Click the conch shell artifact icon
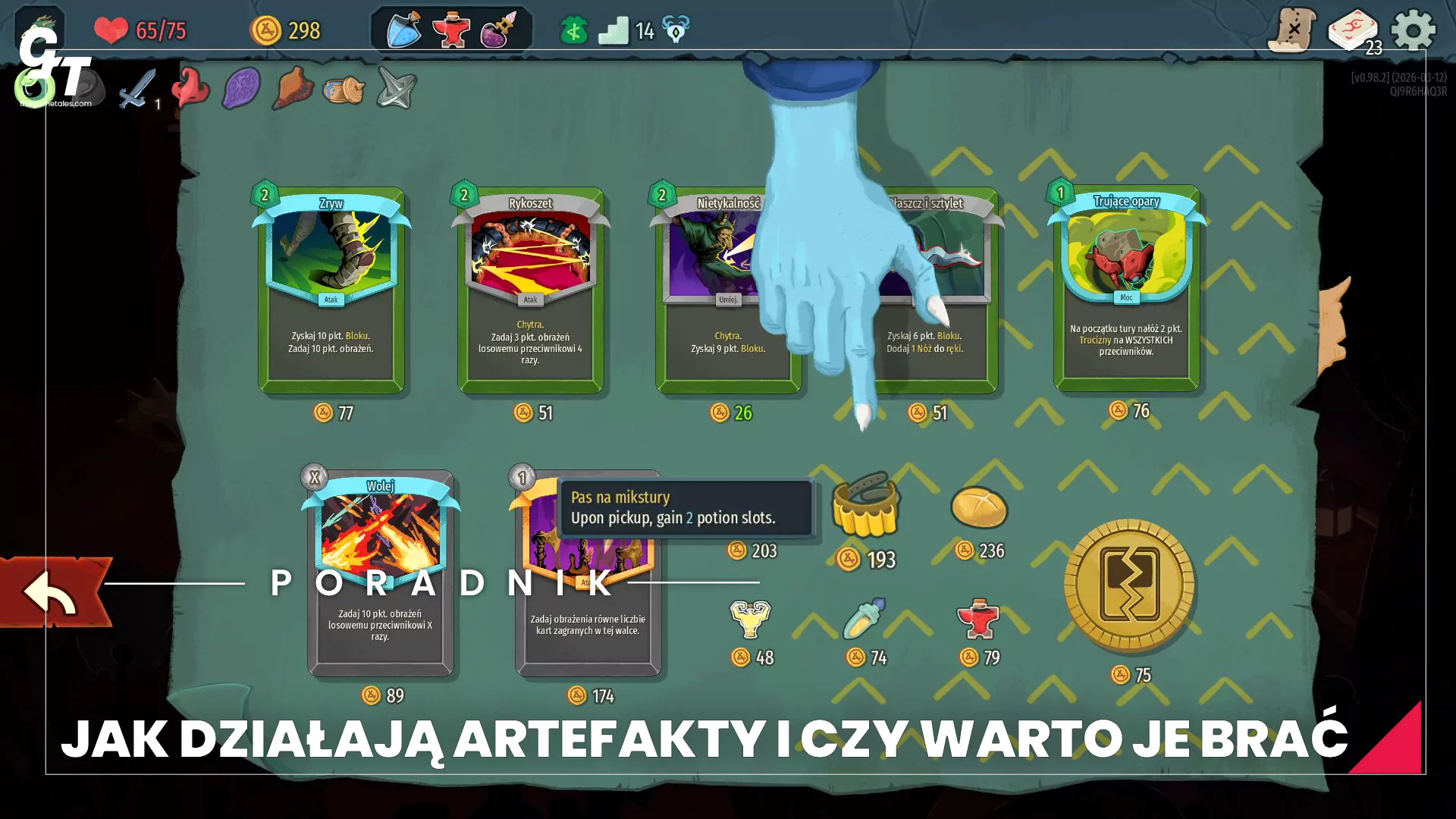The image size is (1456, 819). 293,88
